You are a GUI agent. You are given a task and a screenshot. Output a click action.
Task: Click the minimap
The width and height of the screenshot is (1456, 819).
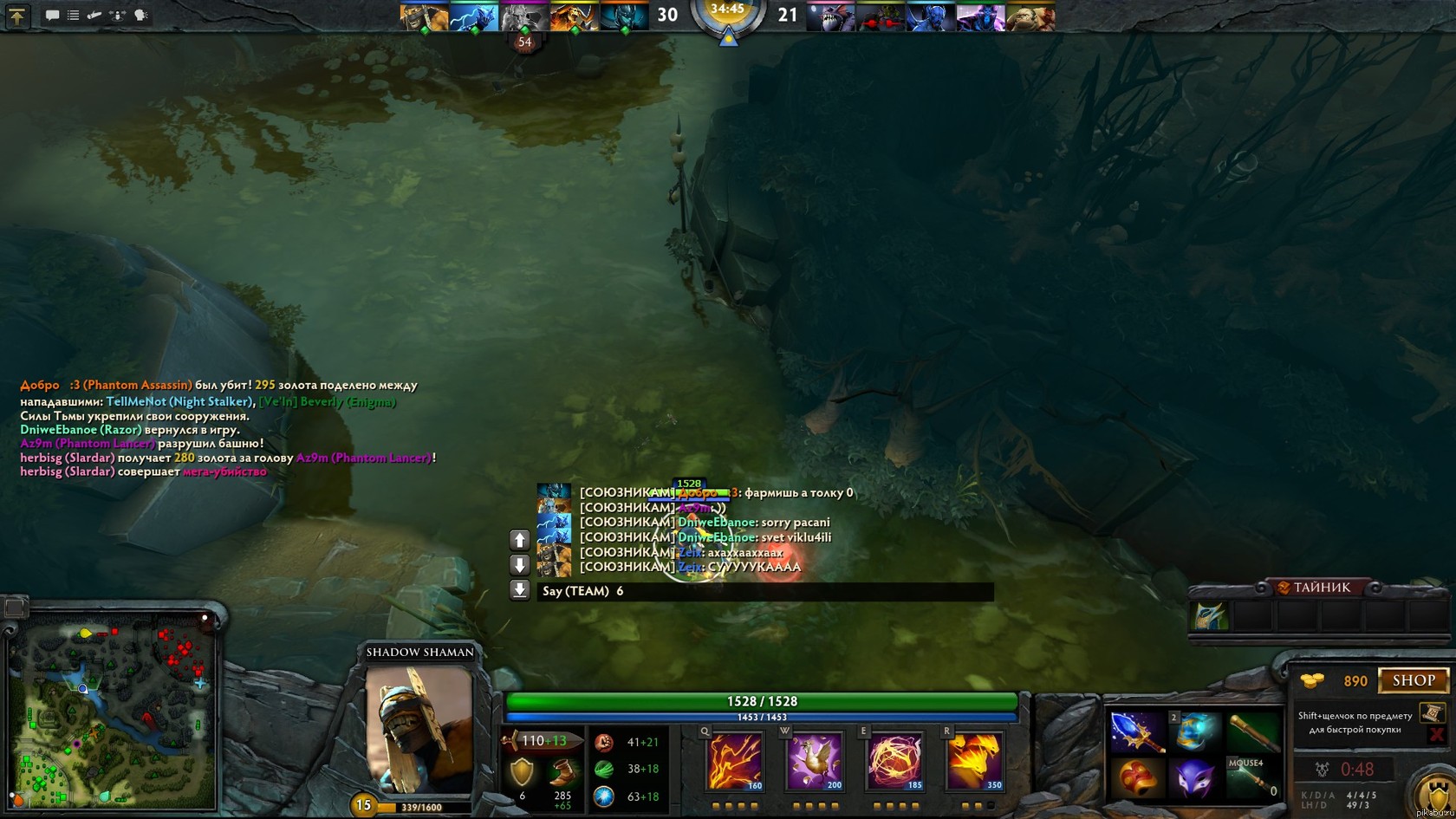point(113,711)
